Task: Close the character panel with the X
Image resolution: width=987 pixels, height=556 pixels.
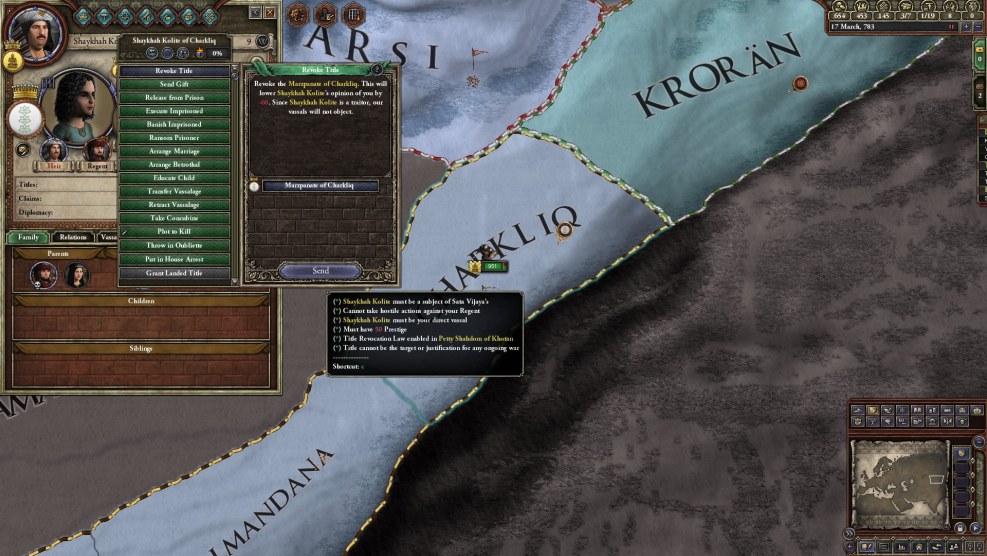Action: pyautogui.click(x=270, y=13)
